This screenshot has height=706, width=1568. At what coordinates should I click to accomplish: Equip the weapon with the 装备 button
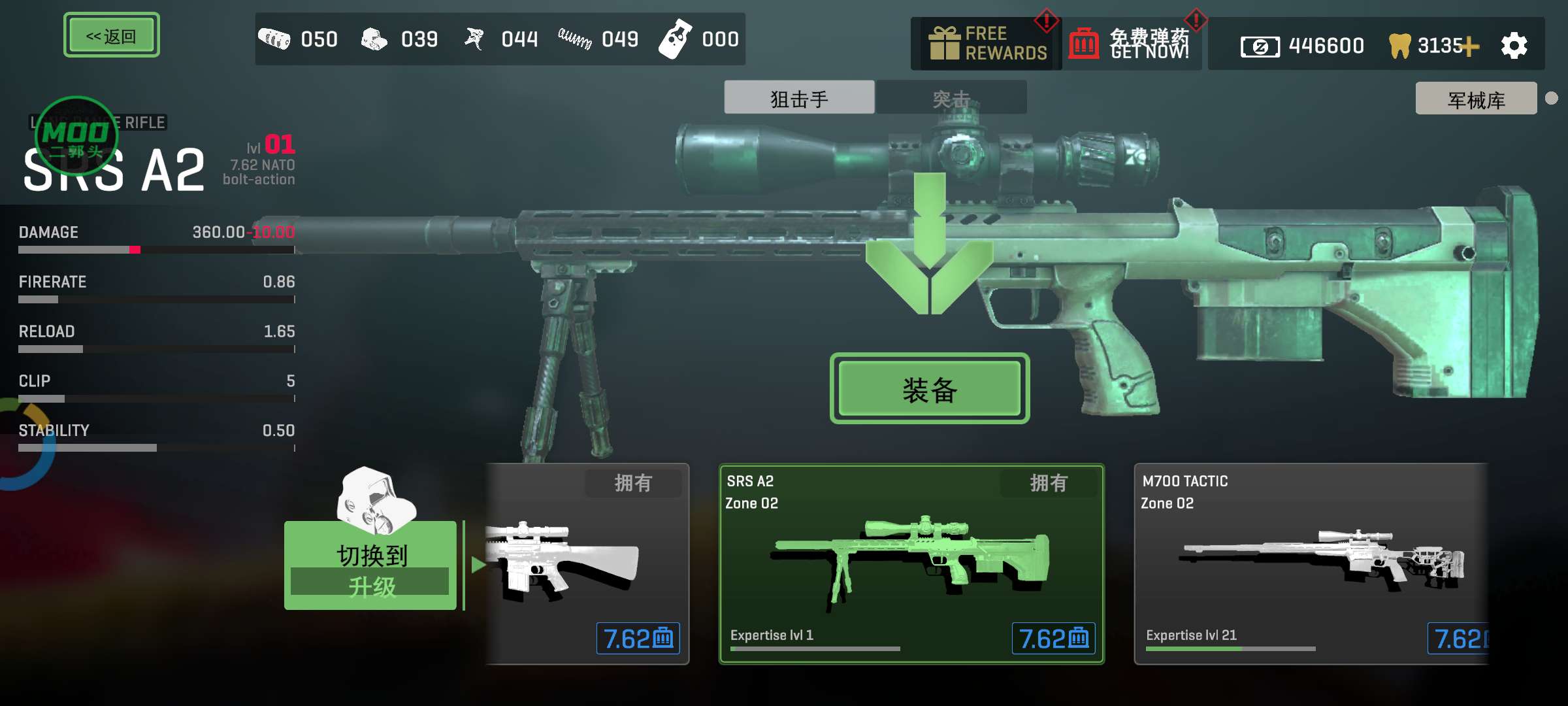tap(929, 389)
